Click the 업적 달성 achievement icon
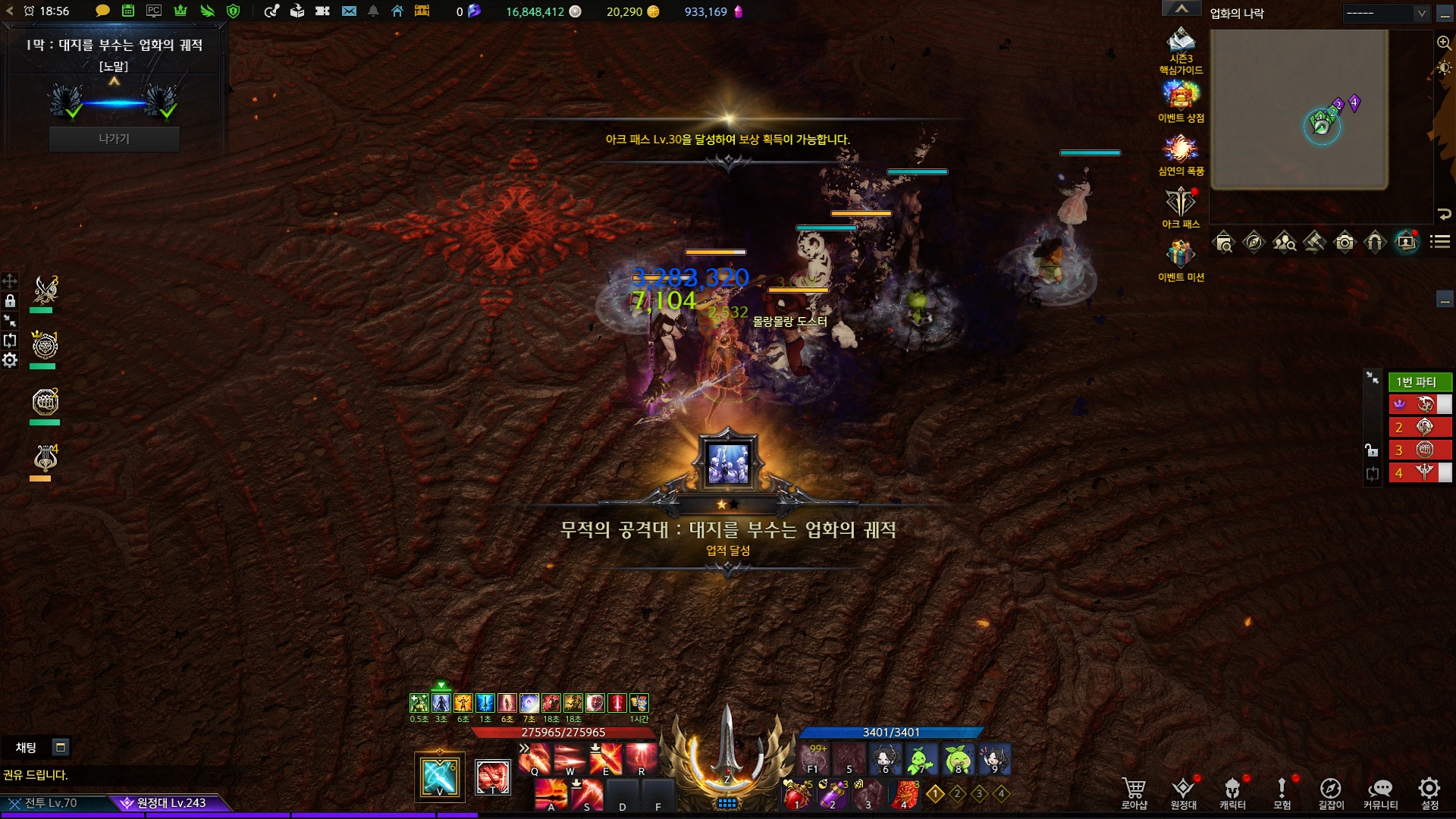Image resolution: width=1456 pixels, height=819 pixels. point(728,463)
